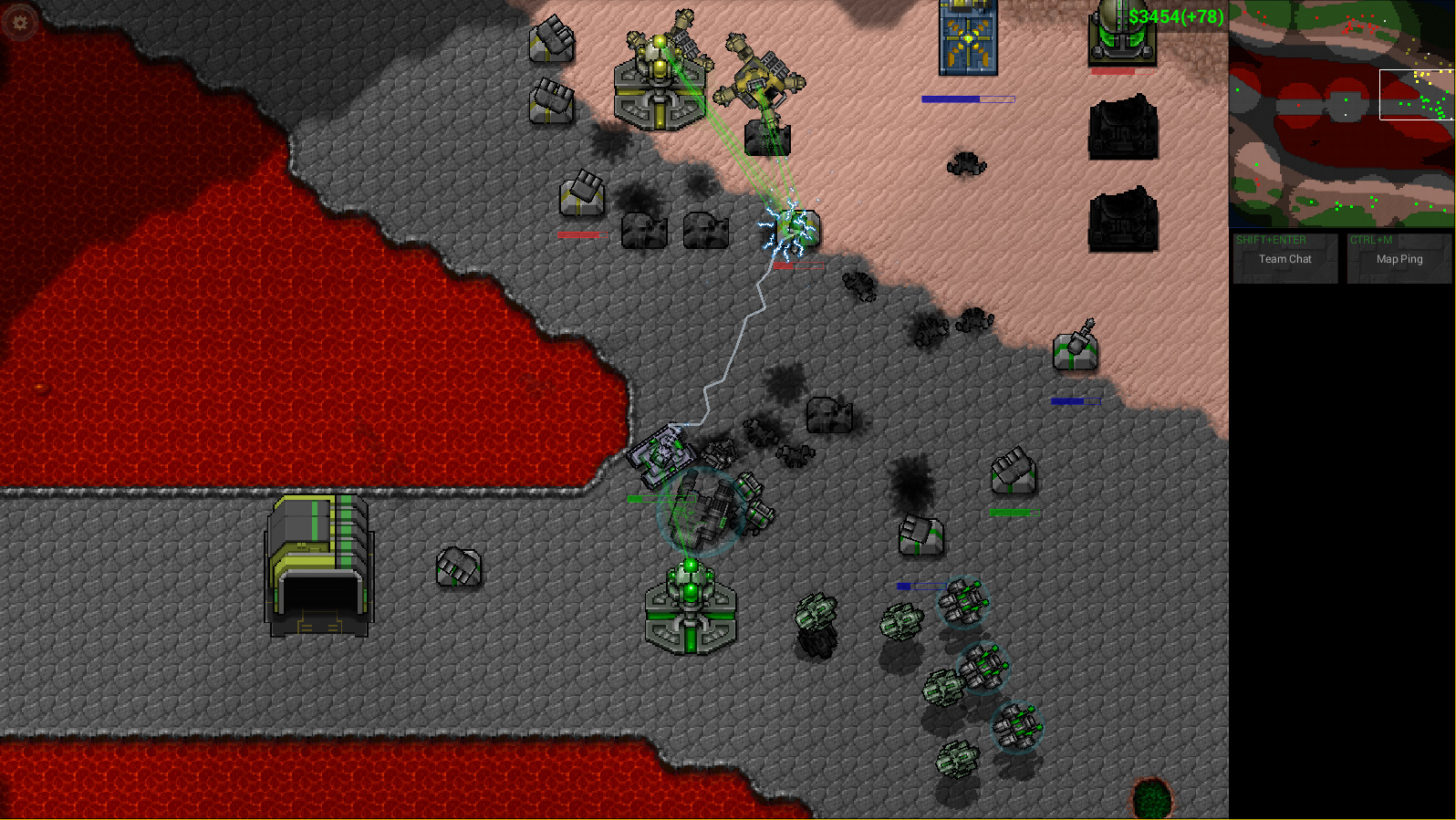Open the Team Chat panel

point(1284,258)
